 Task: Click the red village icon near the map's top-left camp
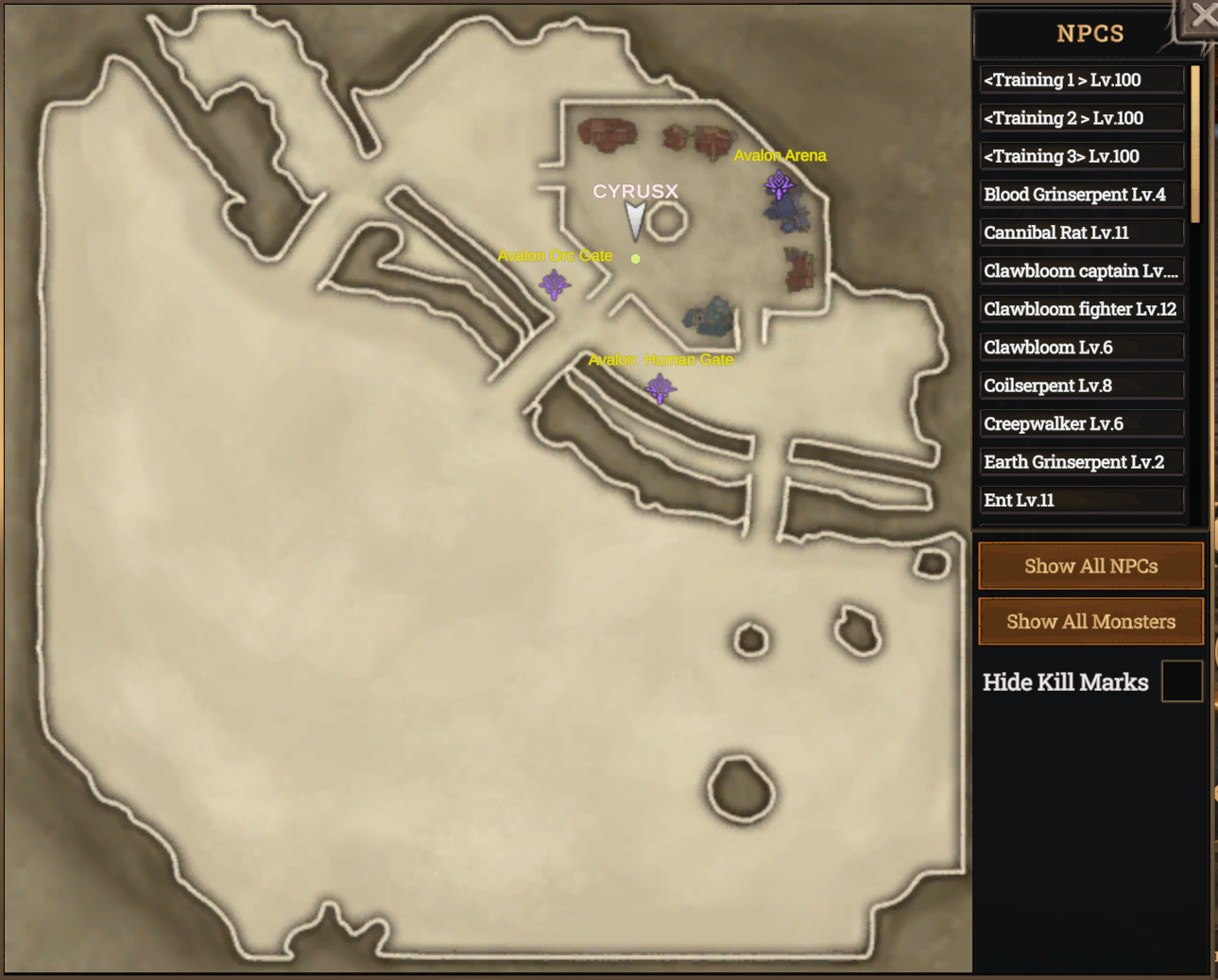608,132
